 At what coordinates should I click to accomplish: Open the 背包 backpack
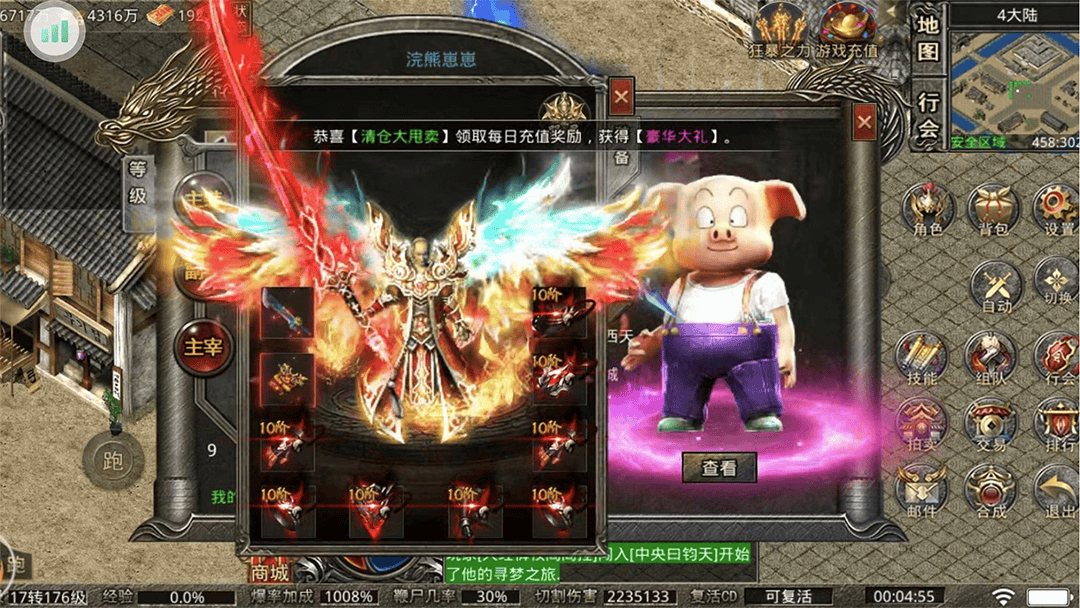point(991,208)
